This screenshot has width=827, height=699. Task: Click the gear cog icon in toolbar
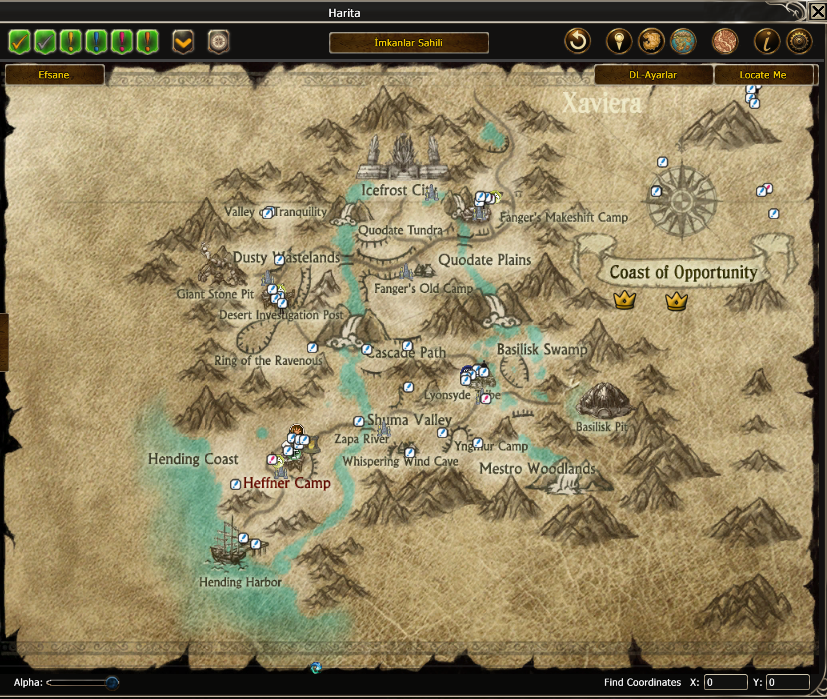797,42
